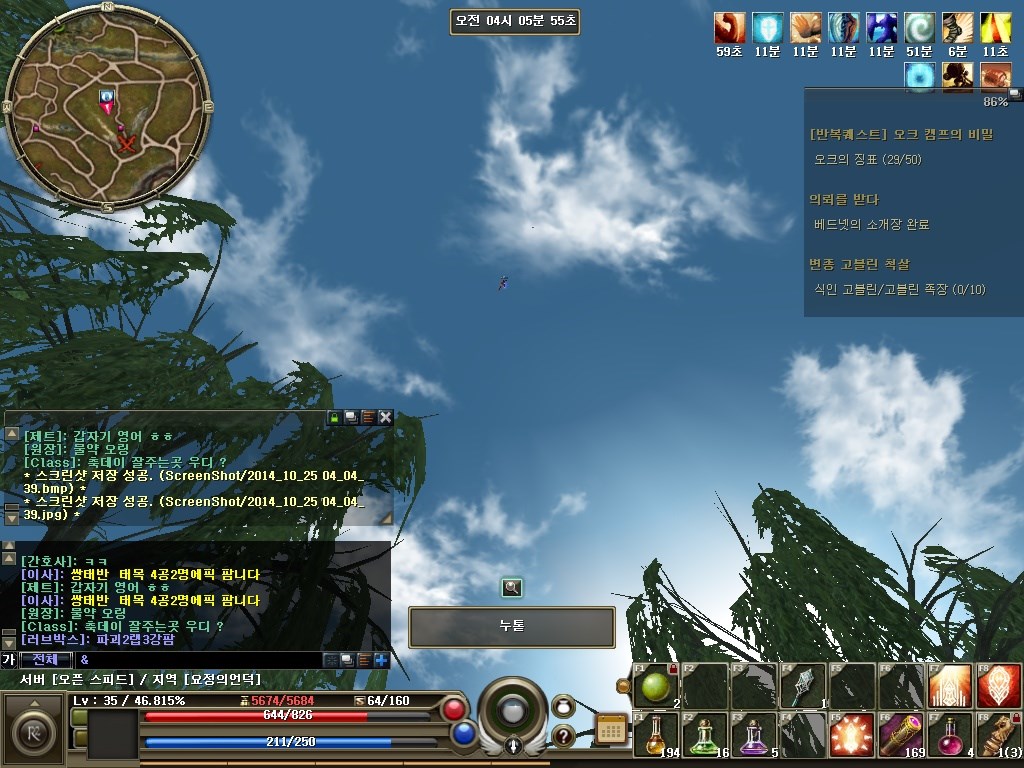Click the chat text input field
Image resolution: width=1024 pixels, height=768 pixels.
tap(200, 660)
